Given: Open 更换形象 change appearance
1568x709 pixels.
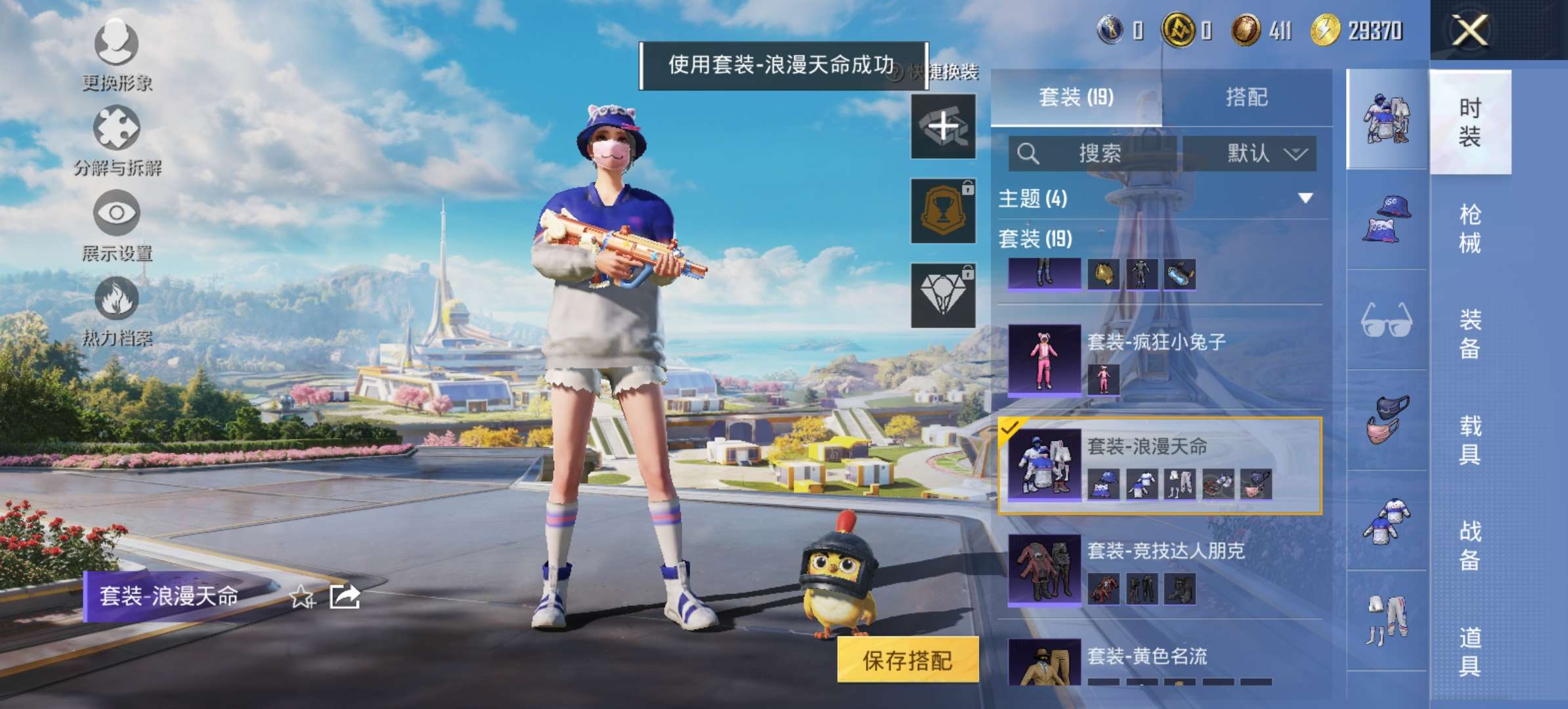Looking at the screenshot, I should [117, 54].
